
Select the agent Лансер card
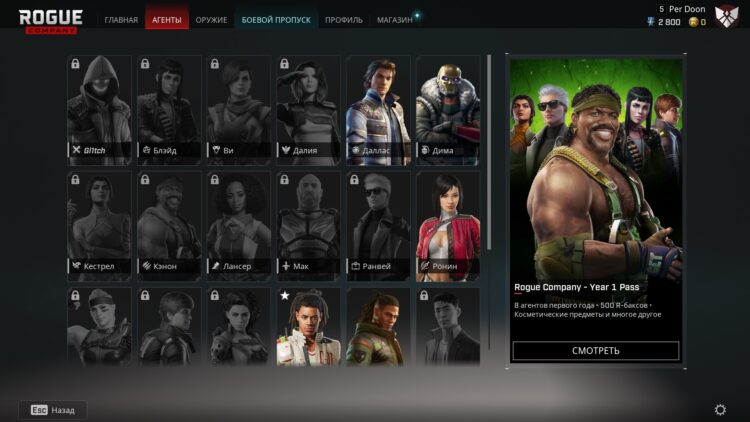(x=239, y=226)
